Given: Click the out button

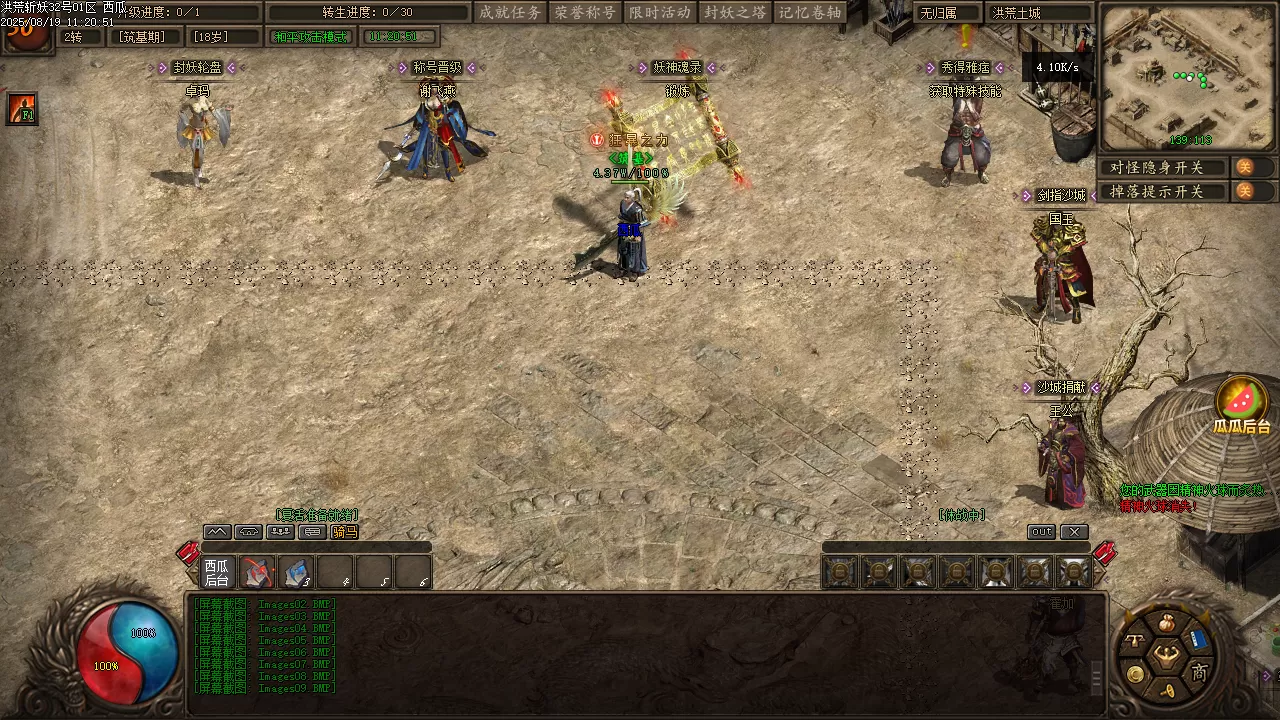Looking at the screenshot, I should tap(1041, 532).
